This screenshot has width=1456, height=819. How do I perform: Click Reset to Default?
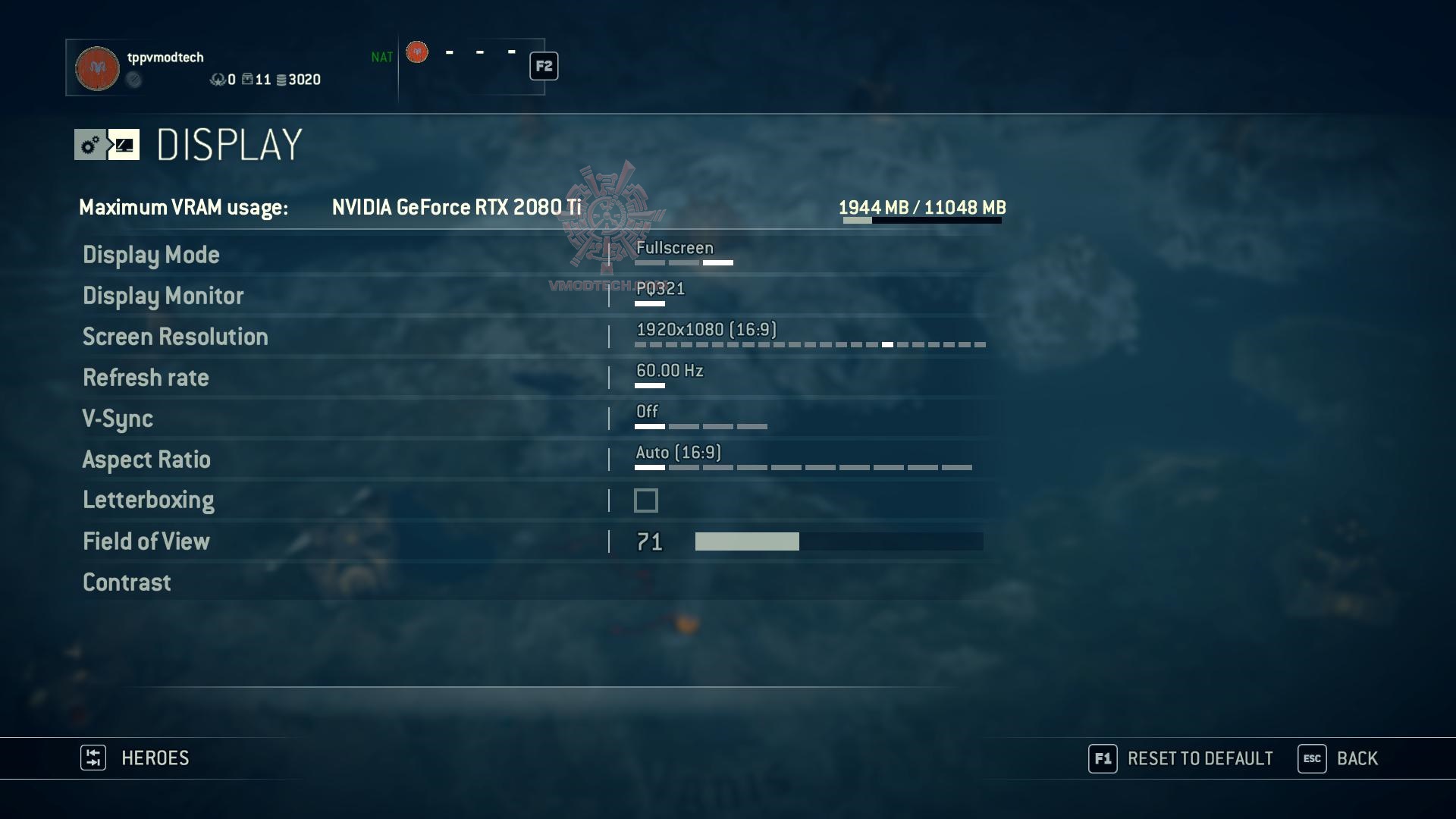pos(1181,758)
